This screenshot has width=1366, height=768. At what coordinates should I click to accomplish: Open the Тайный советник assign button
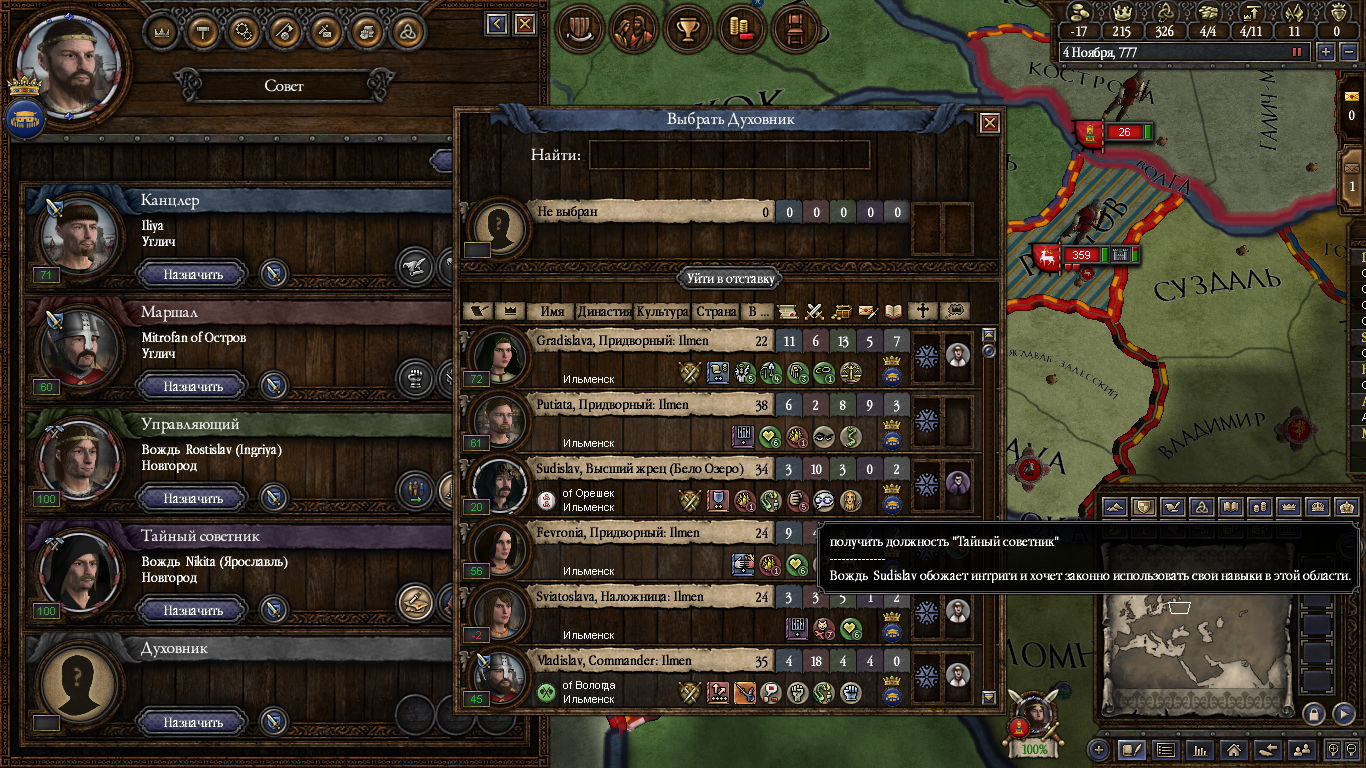(193, 610)
